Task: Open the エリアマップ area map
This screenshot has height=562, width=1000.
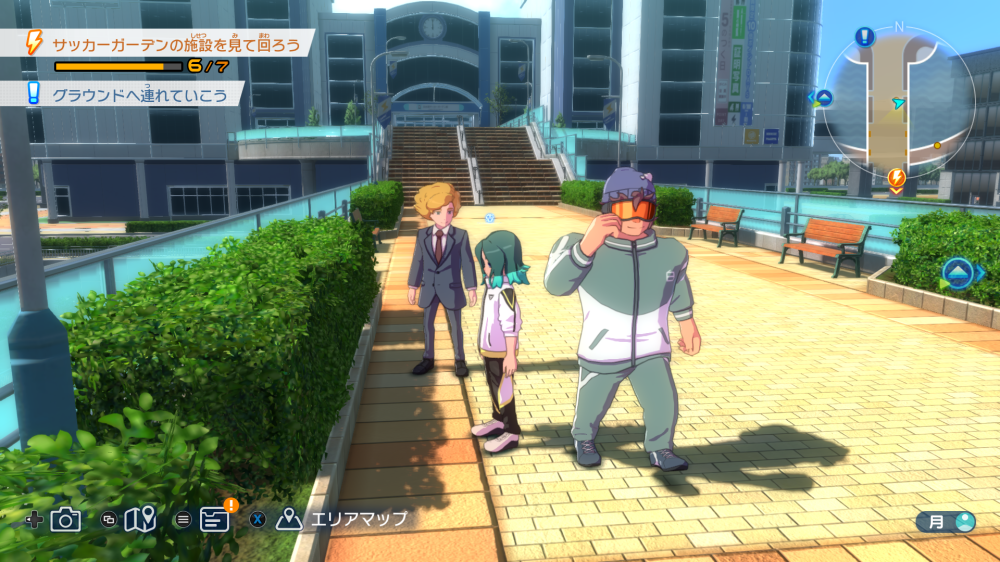Action: (x=344, y=519)
